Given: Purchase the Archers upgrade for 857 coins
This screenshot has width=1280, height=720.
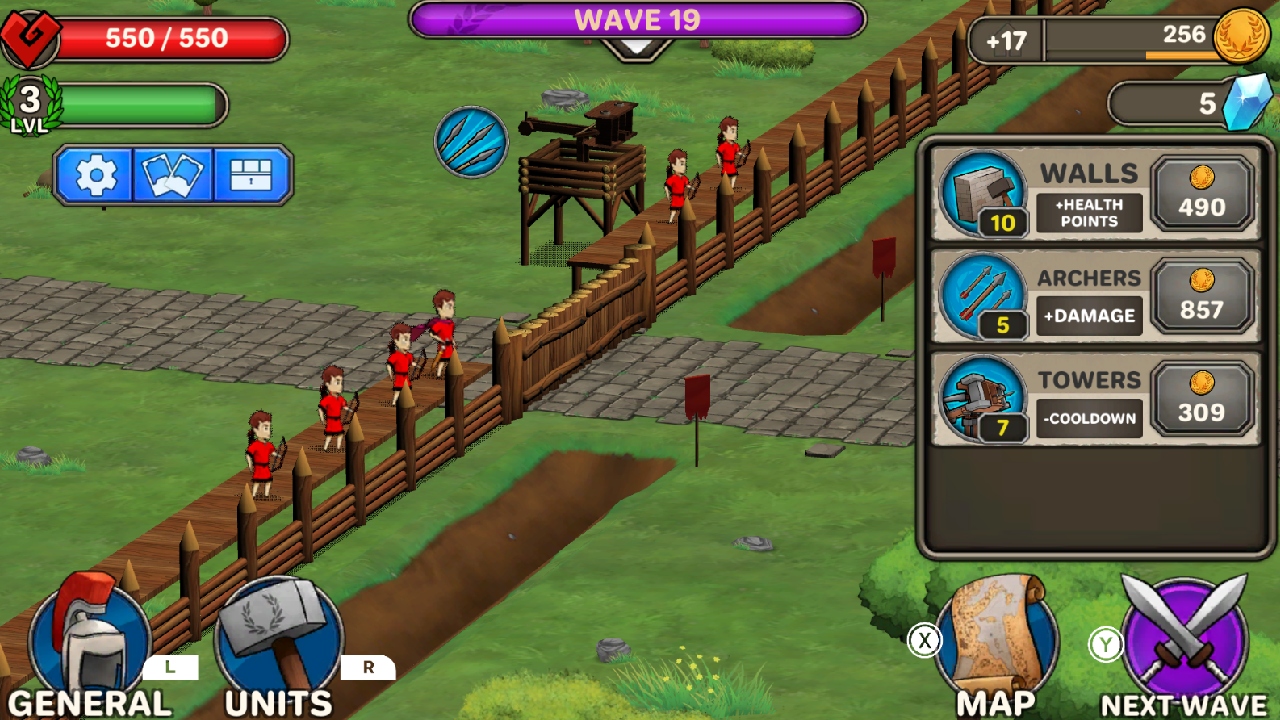Looking at the screenshot, I should tap(1203, 297).
